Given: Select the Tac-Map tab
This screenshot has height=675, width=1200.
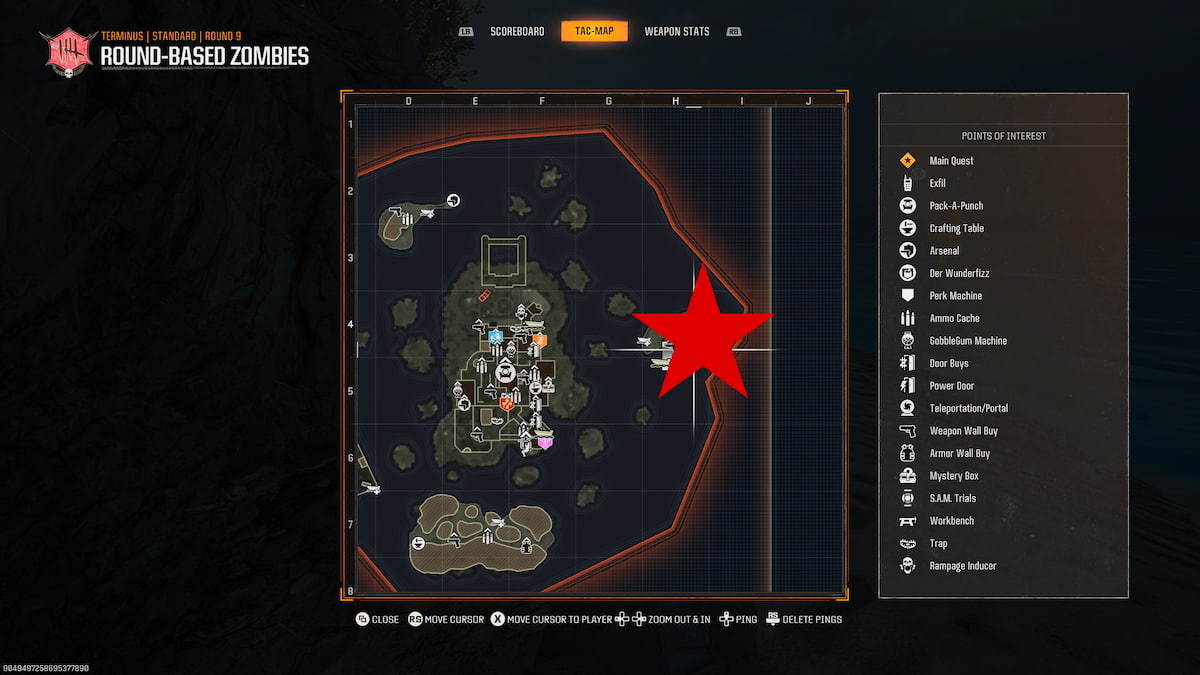Looking at the screenshot, I should [595, 32].
